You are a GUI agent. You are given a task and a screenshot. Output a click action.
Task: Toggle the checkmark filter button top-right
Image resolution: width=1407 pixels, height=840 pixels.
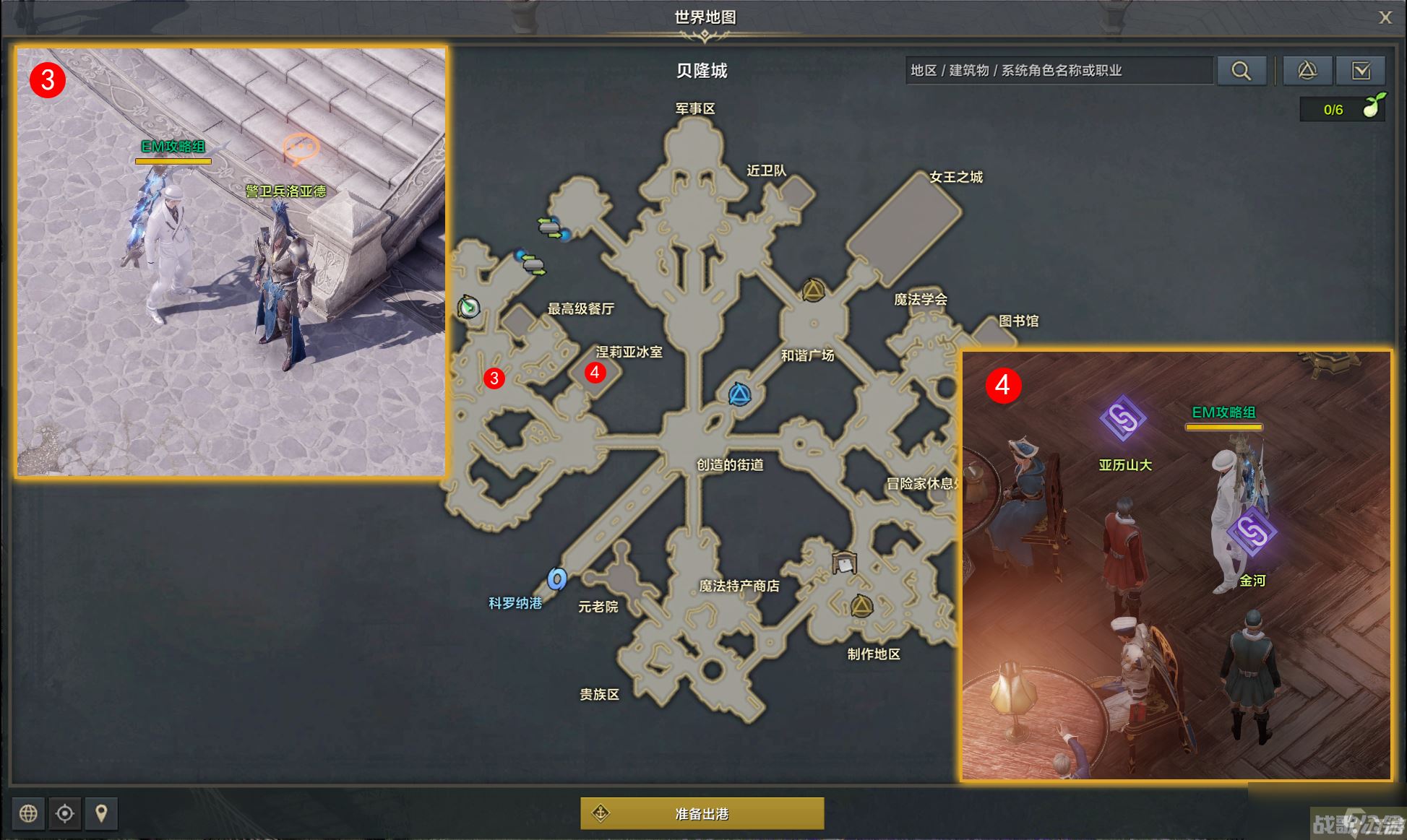pos(1361,70)
